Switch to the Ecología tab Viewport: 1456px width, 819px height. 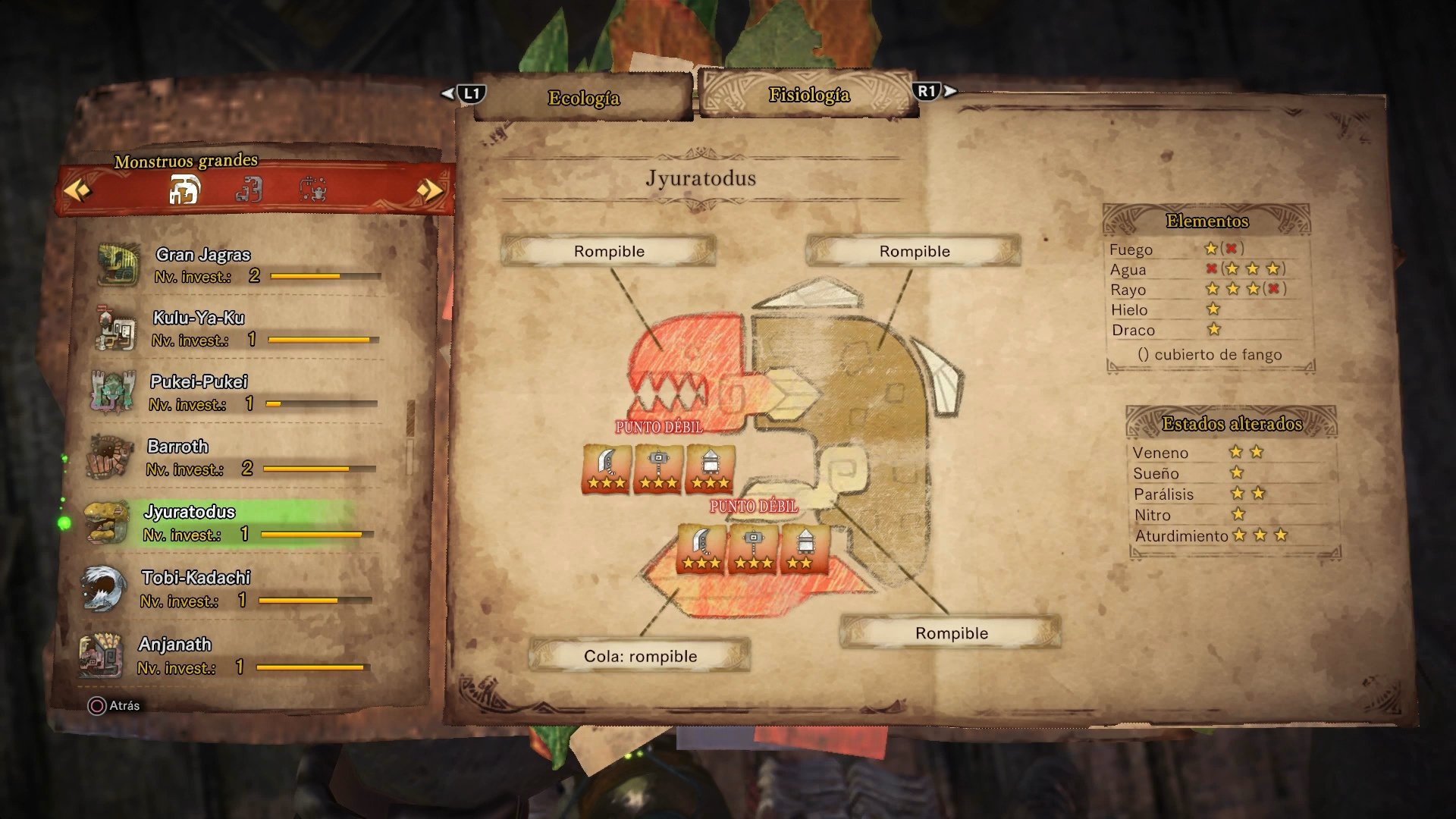click(x=584, y=97)
